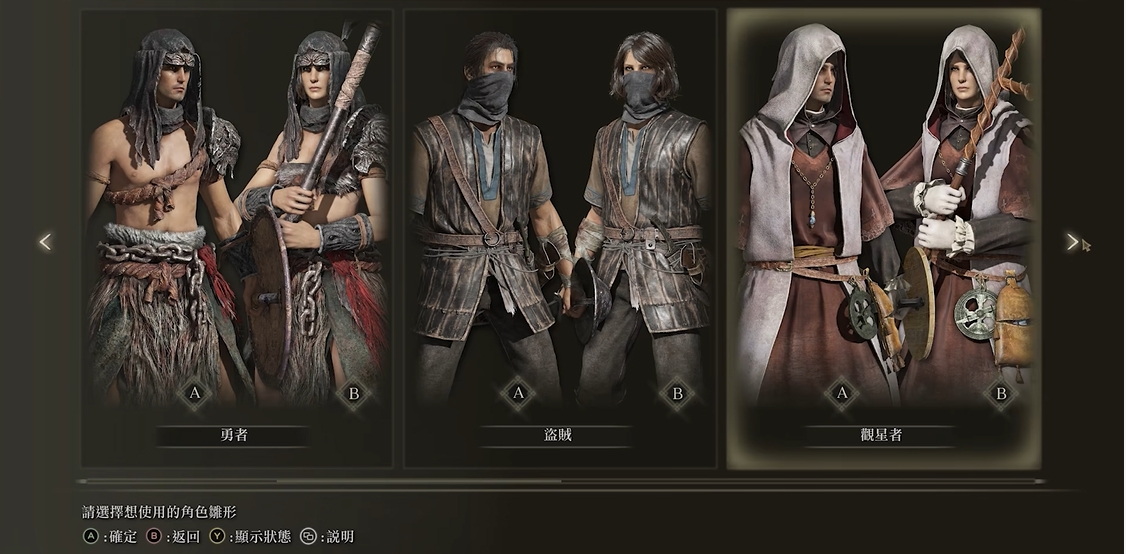
Task: Select body type B for 觀星者
Action: pyautogui.click(x=1000, y=394)
